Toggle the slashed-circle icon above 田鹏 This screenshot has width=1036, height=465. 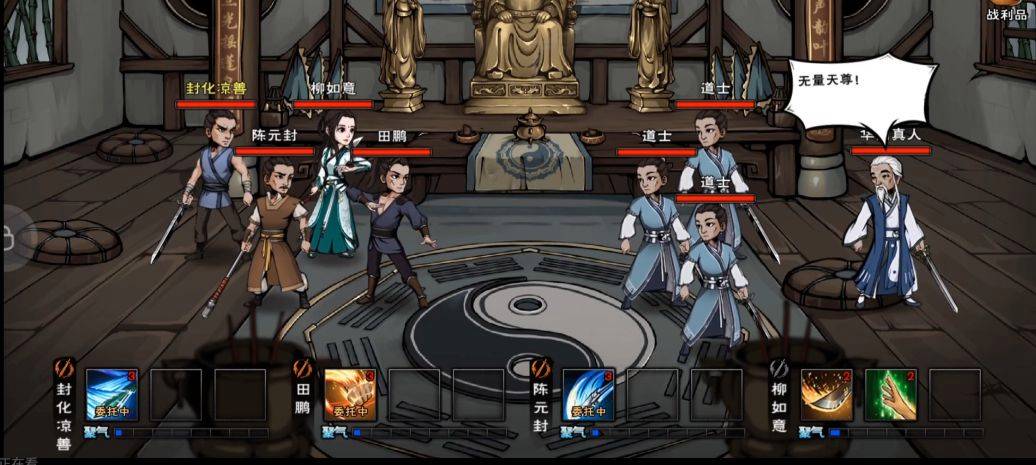pos(302,368)
